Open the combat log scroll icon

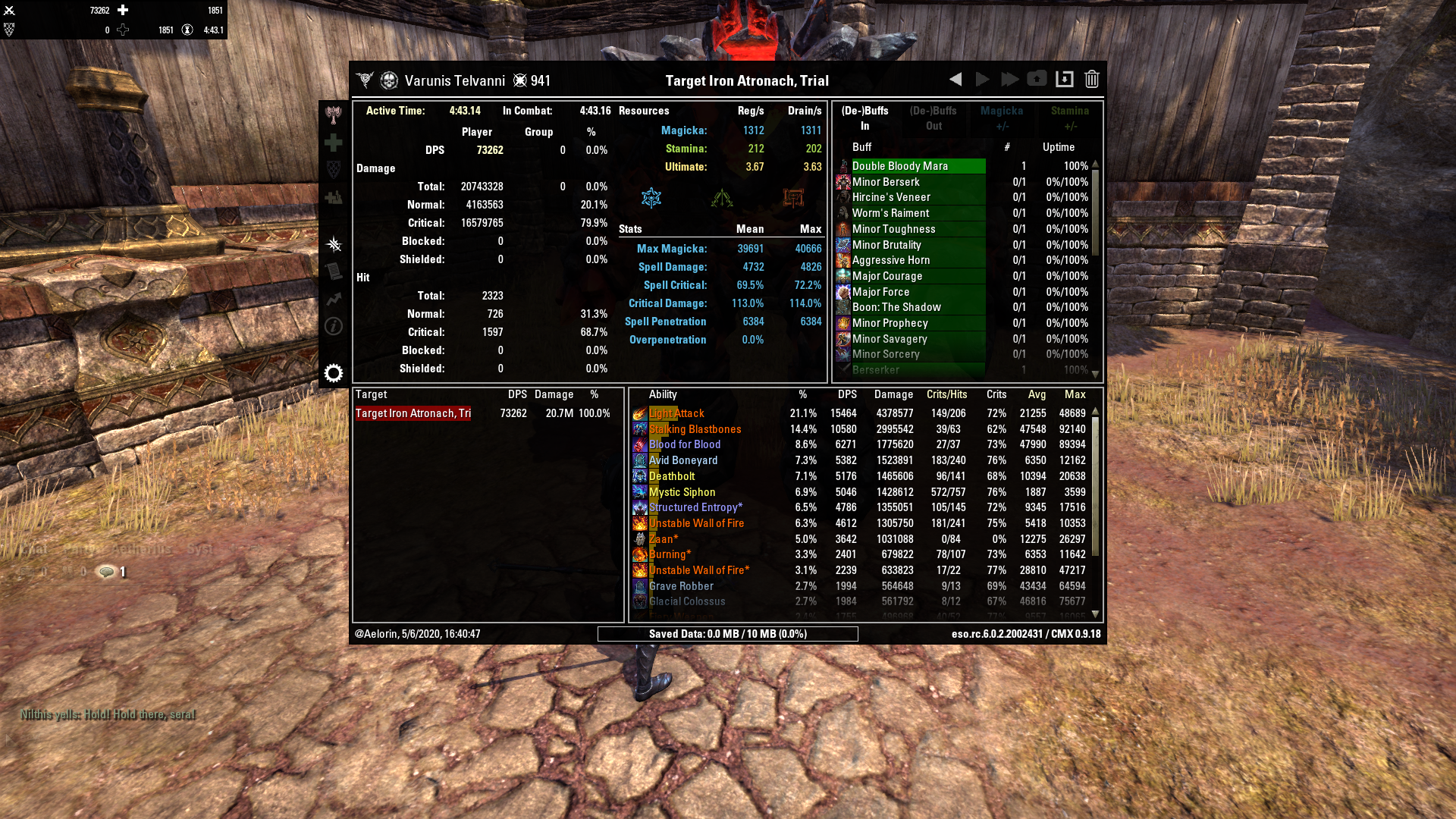[x=334, y=271]
